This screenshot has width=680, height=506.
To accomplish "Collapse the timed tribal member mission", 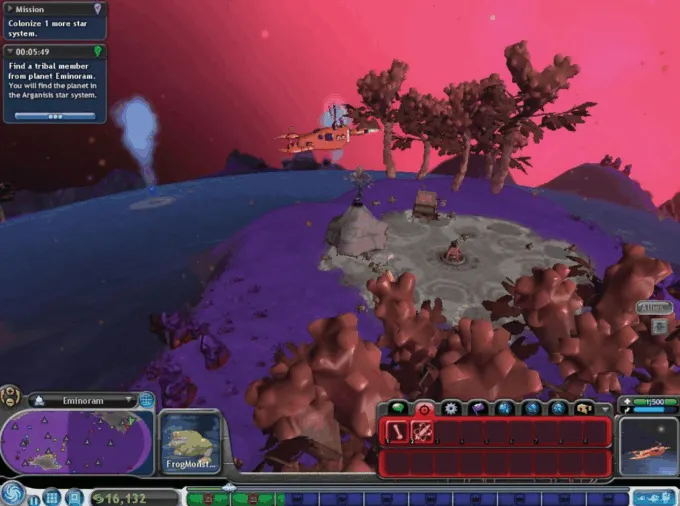I will 10,51.
